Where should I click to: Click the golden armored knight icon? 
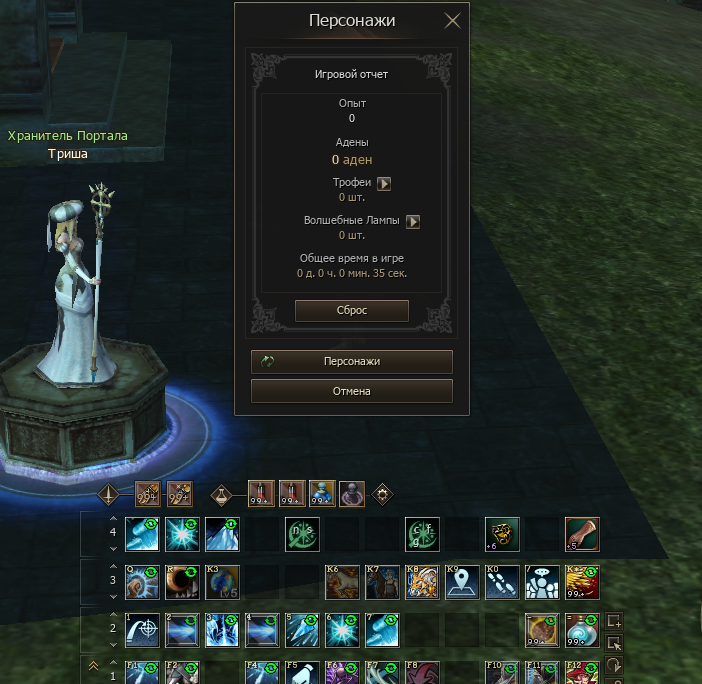[421, 582]
